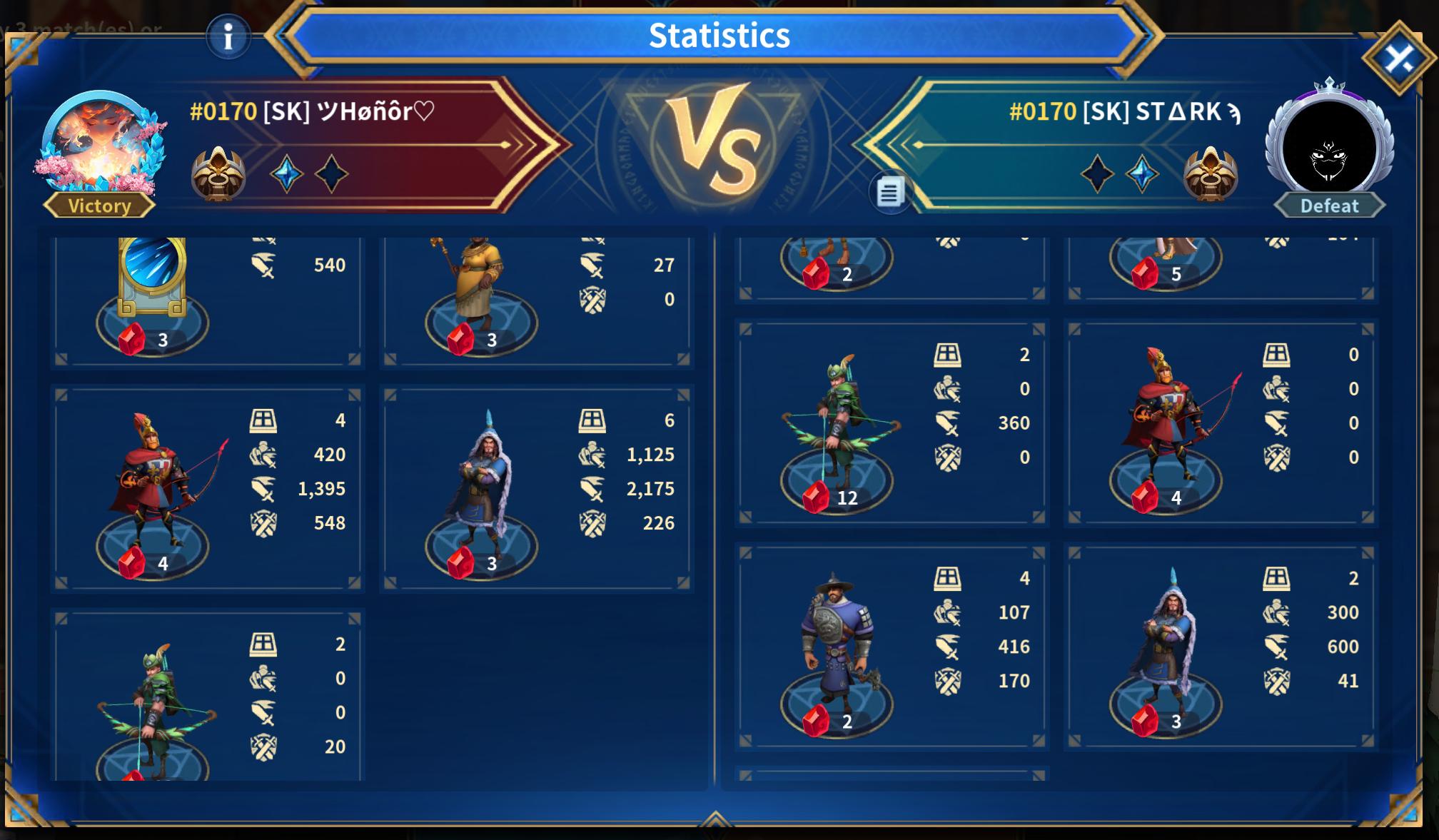Open the battle report document icon
Viewport: 1439px width, 840px height.
pyautogui.click(x=889, y=192)
